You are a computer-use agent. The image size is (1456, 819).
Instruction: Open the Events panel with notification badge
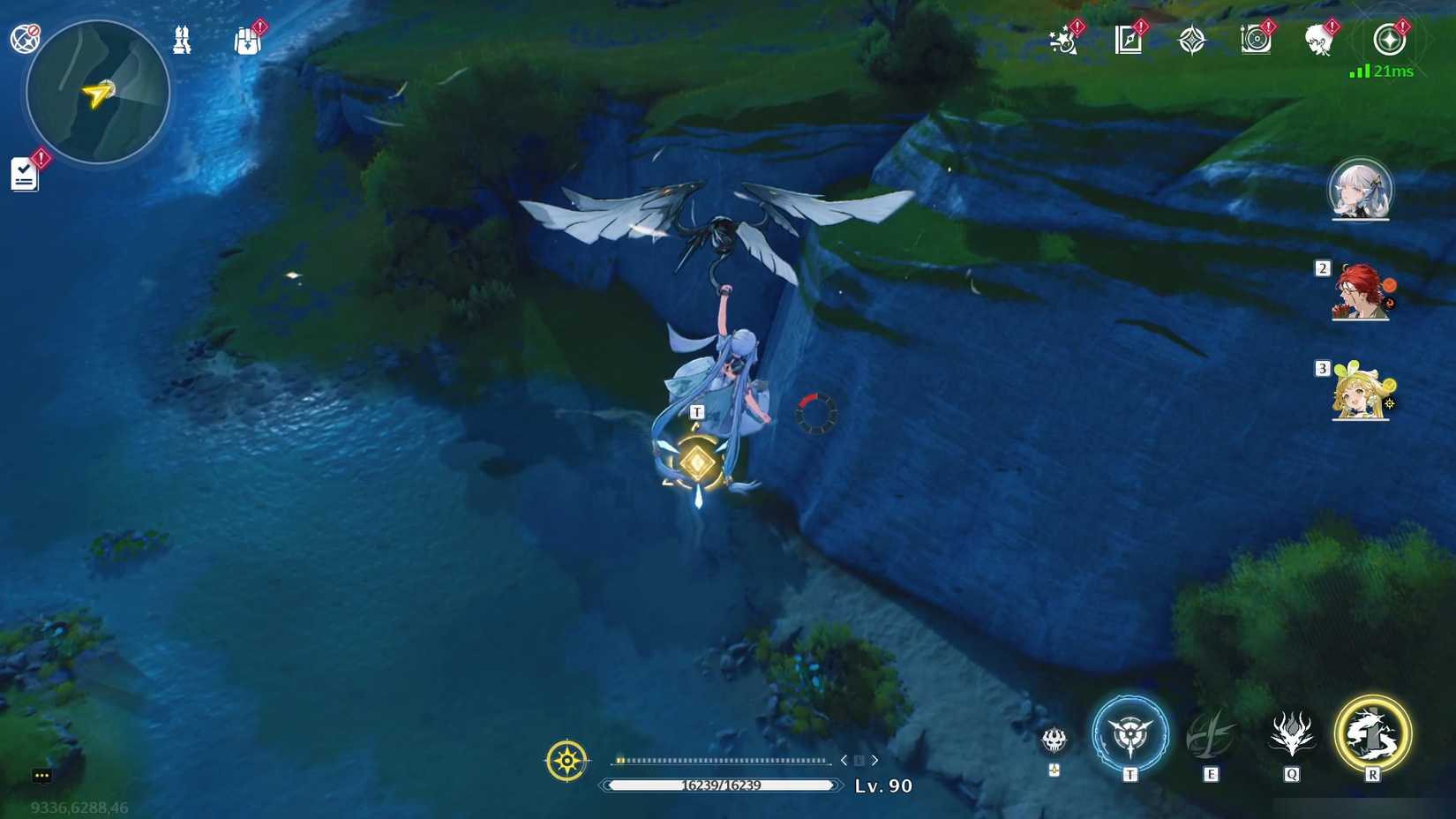coord(1063,40)
